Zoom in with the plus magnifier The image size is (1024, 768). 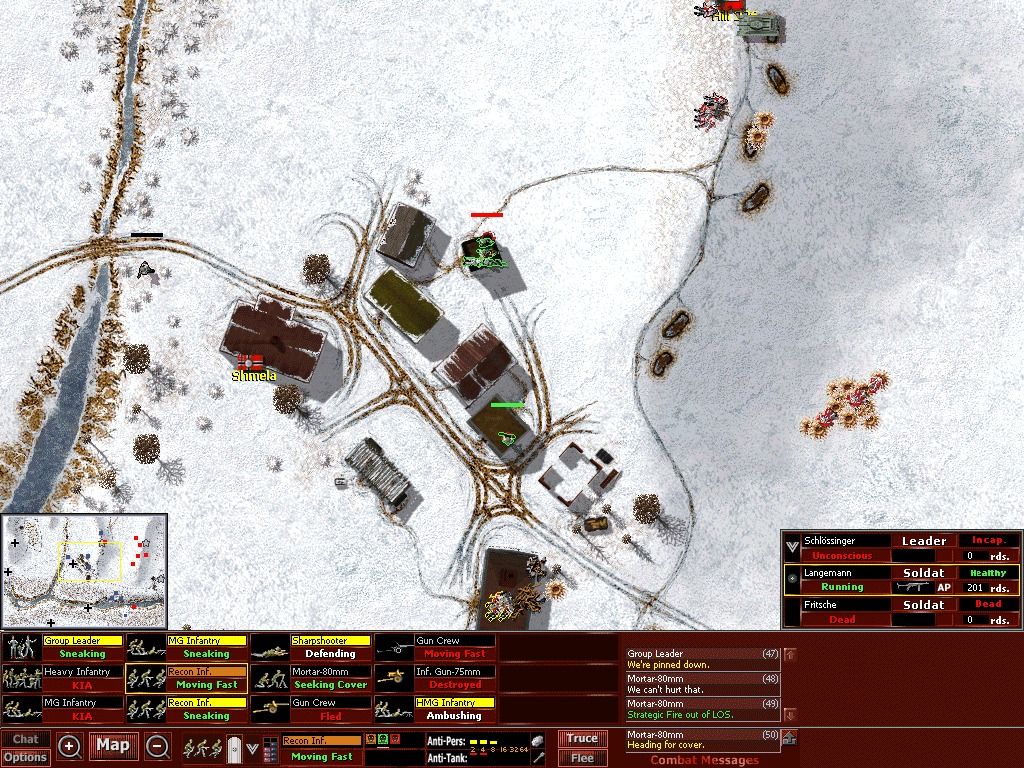pyautogui.click(x=70, y=746)
